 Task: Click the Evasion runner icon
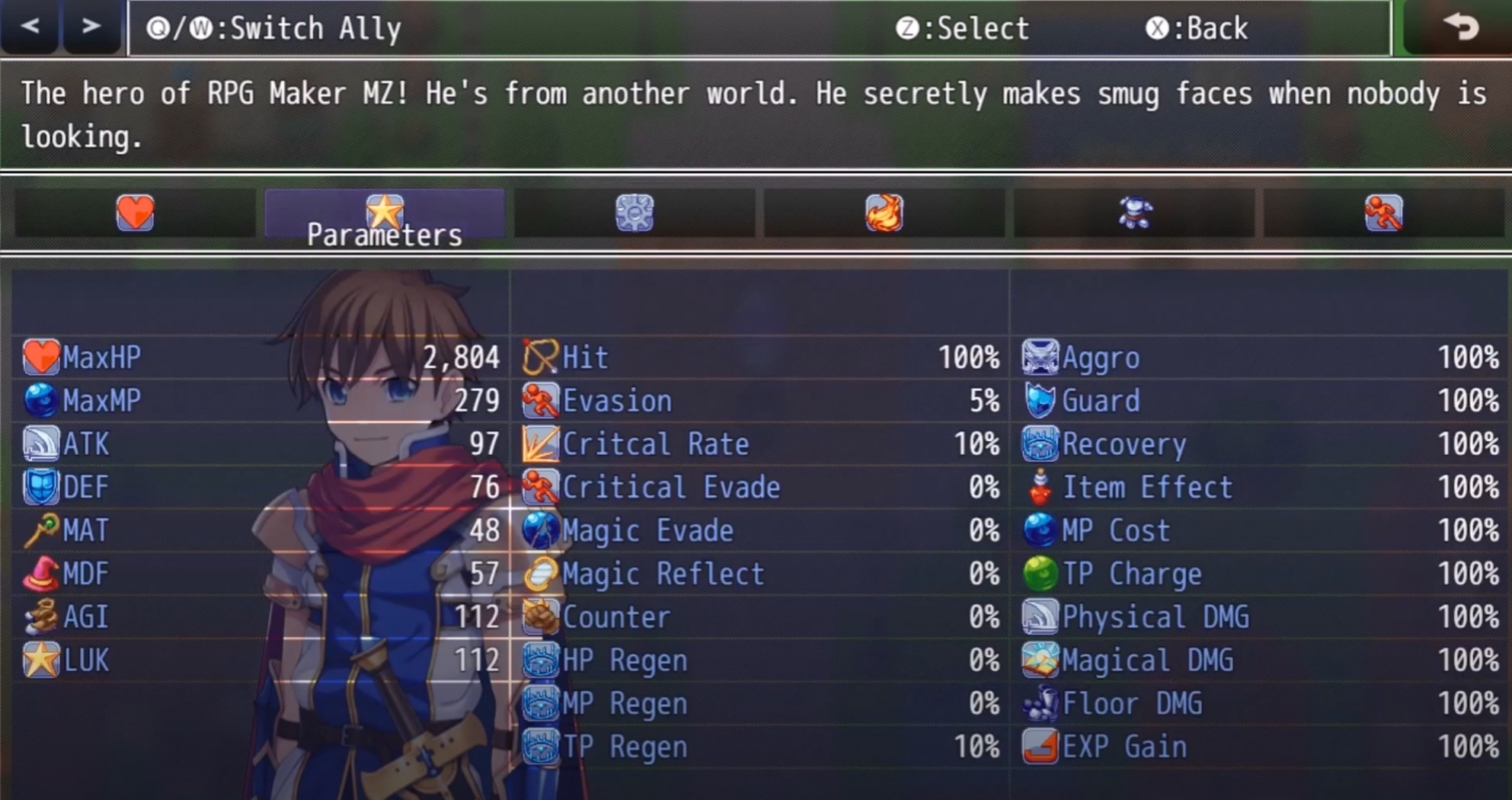540,401
